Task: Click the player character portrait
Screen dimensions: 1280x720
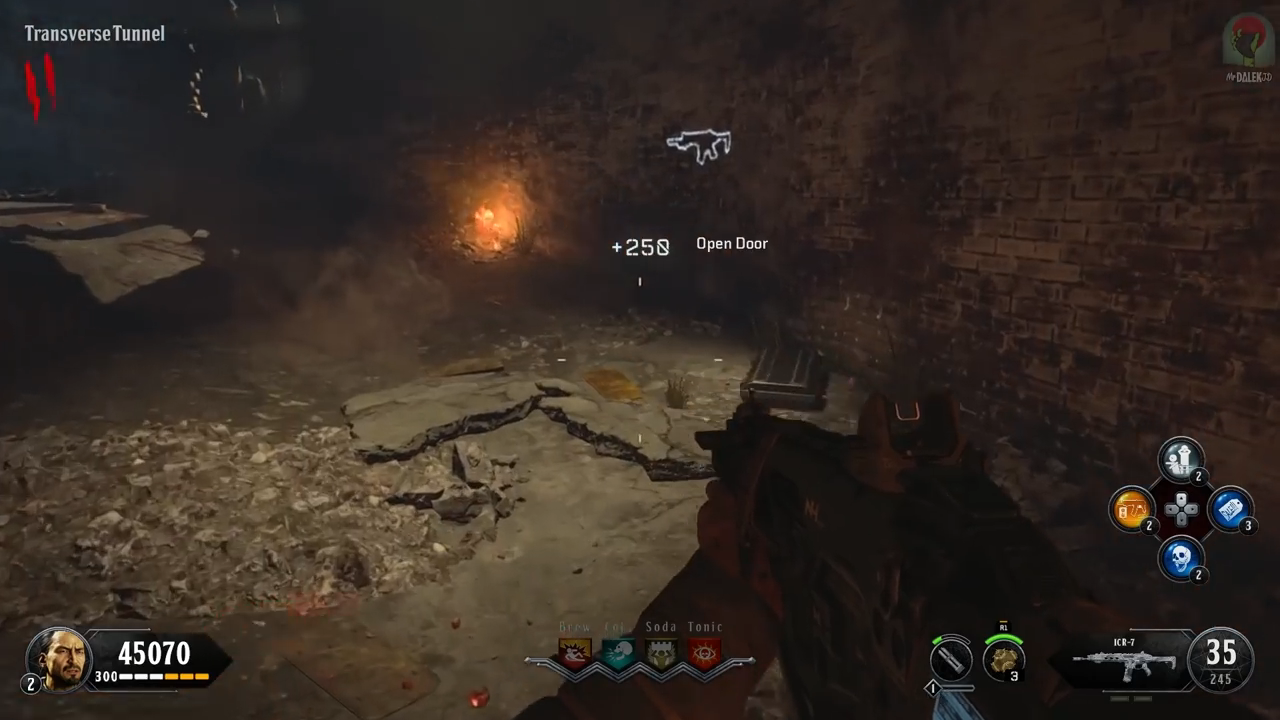Action: click(59, 659)
